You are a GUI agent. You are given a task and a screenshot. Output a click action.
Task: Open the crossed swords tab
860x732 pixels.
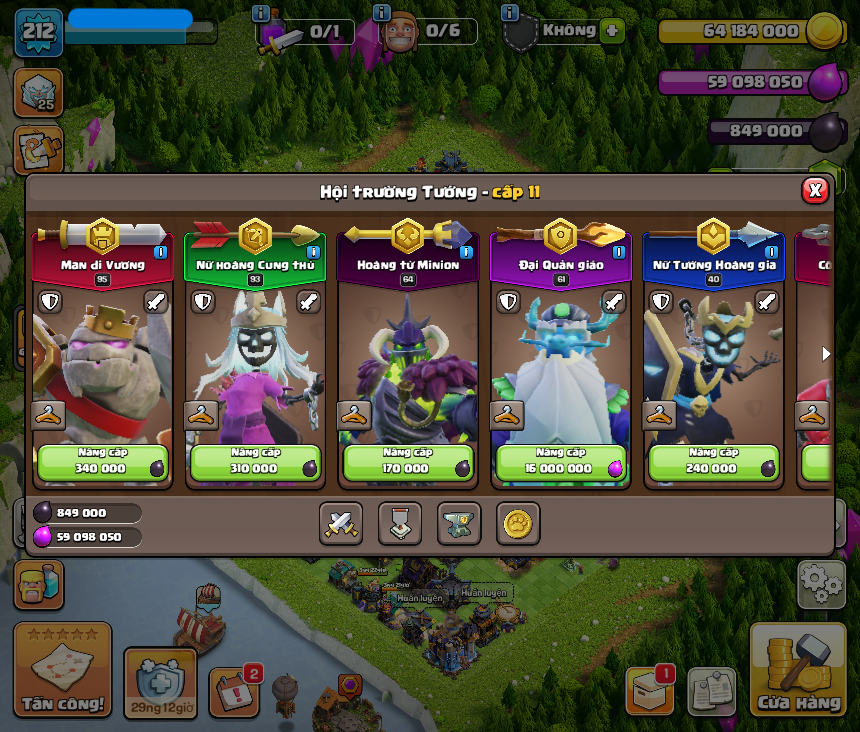[341, 523]
